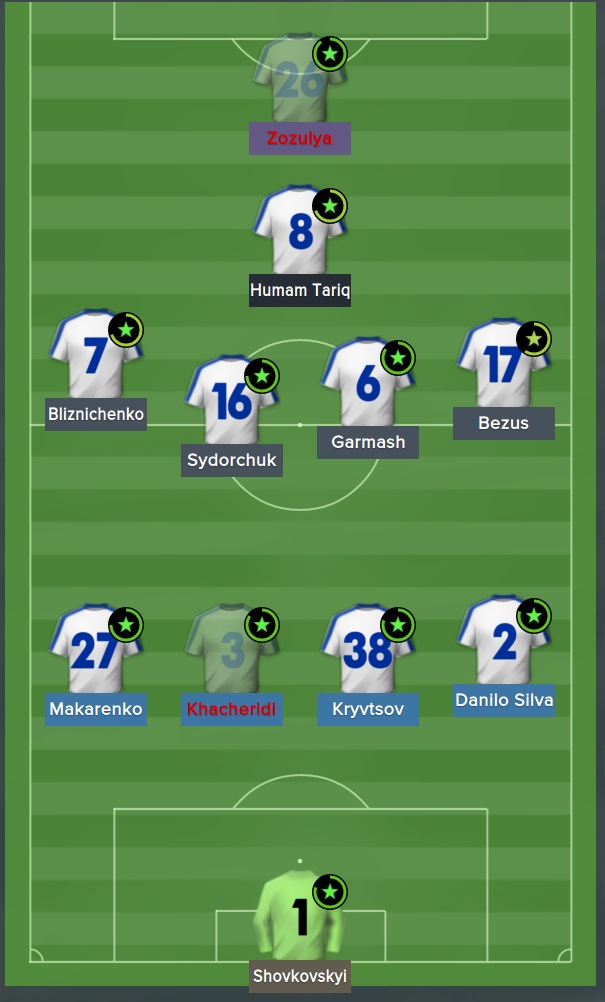Image resolution: width=605 pixels, height=1002 pixels.
Task: Select the Danilo Silva name label
Action: point(503,700)
